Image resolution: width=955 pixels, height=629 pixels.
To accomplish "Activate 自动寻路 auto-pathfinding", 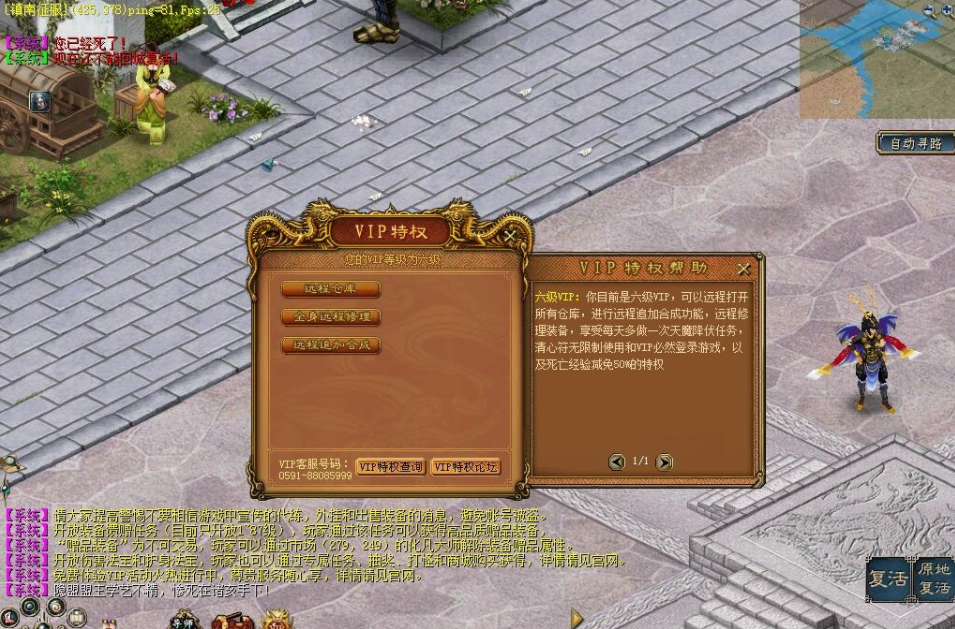I will (x=915, y=143).
